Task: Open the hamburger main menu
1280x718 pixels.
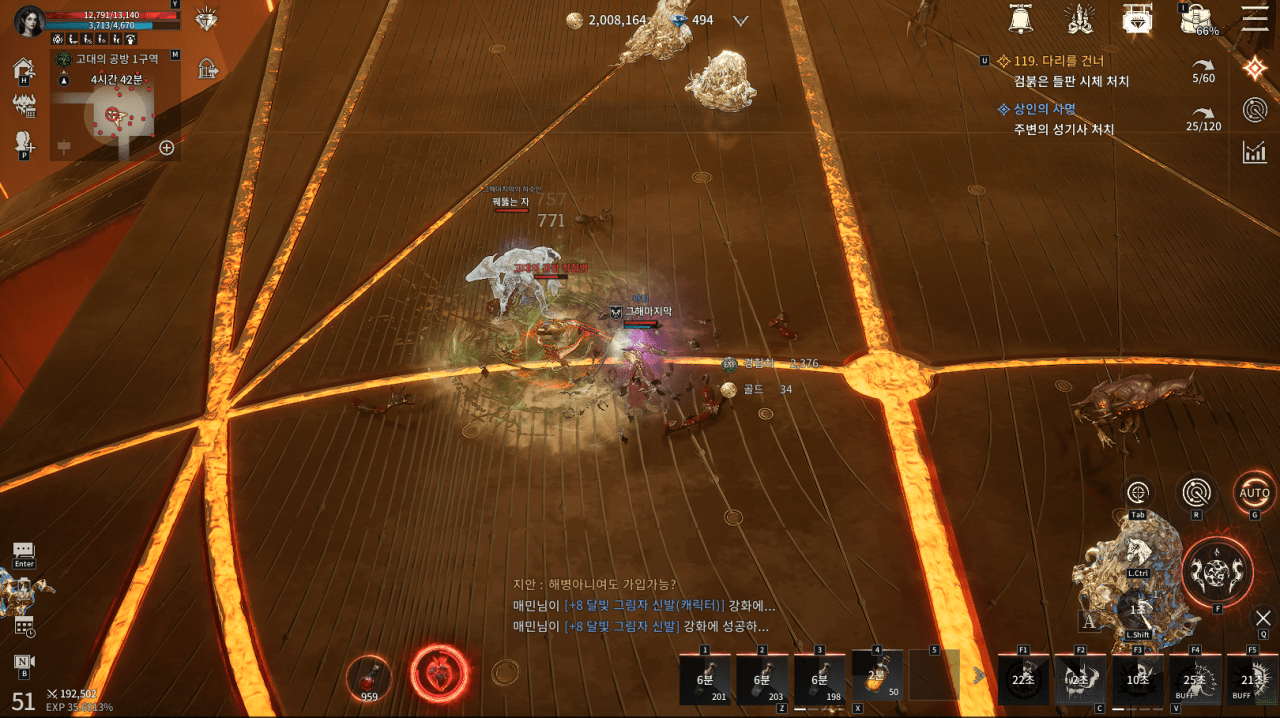Action: tap(1254, 18)
